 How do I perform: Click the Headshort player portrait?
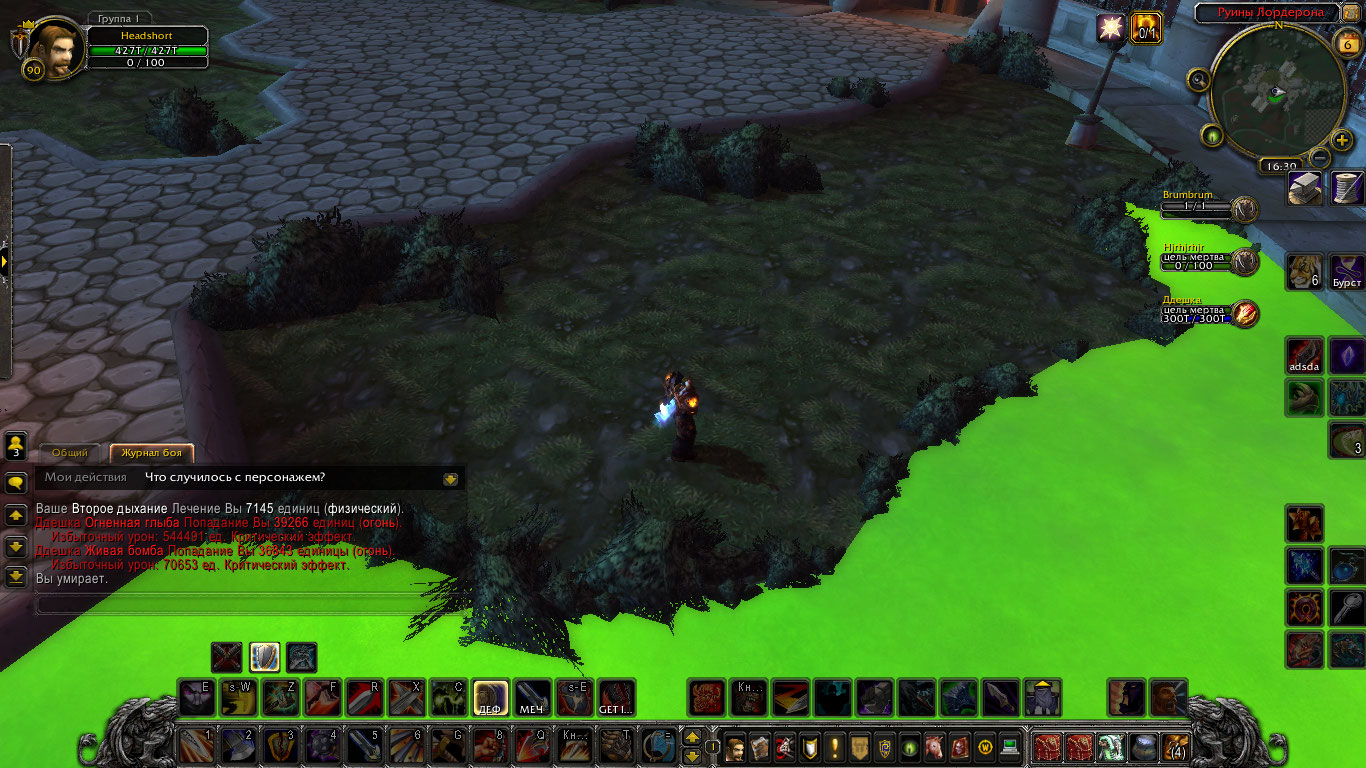point(54,47)
